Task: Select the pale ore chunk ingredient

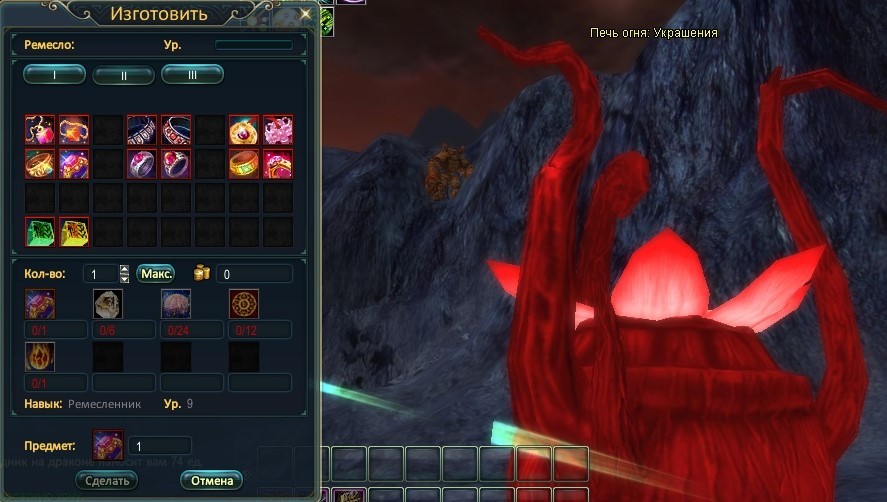Action: click(108, 303)
